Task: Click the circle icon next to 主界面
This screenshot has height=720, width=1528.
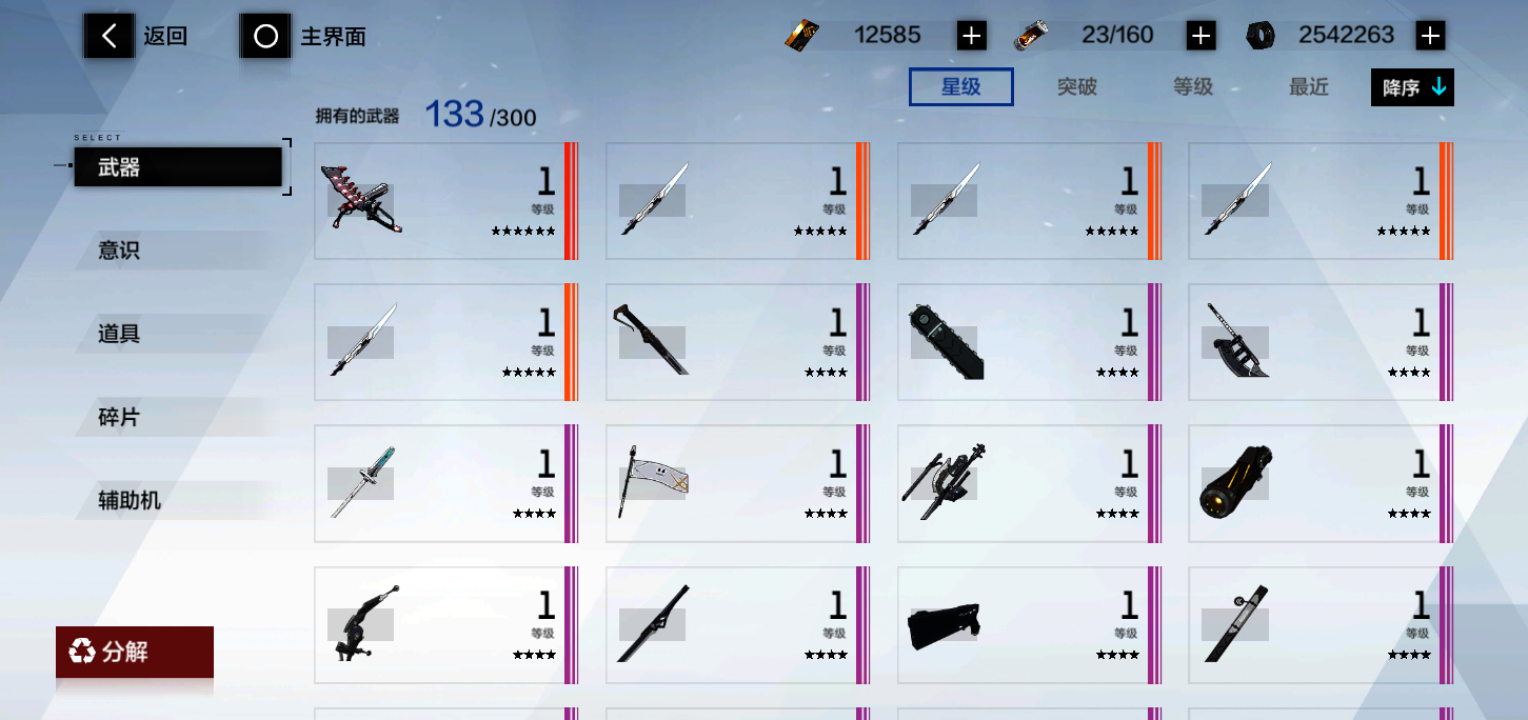Action: pos(265,35)
